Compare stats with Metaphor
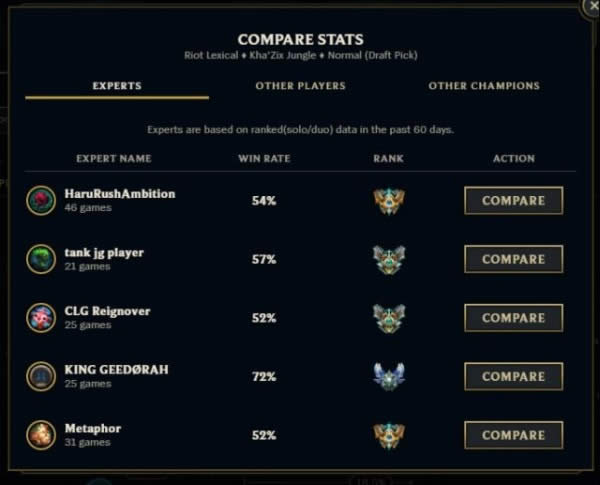The height and width of the screenshot is (485, 600). pyautogui.click(x=513, y=435)
